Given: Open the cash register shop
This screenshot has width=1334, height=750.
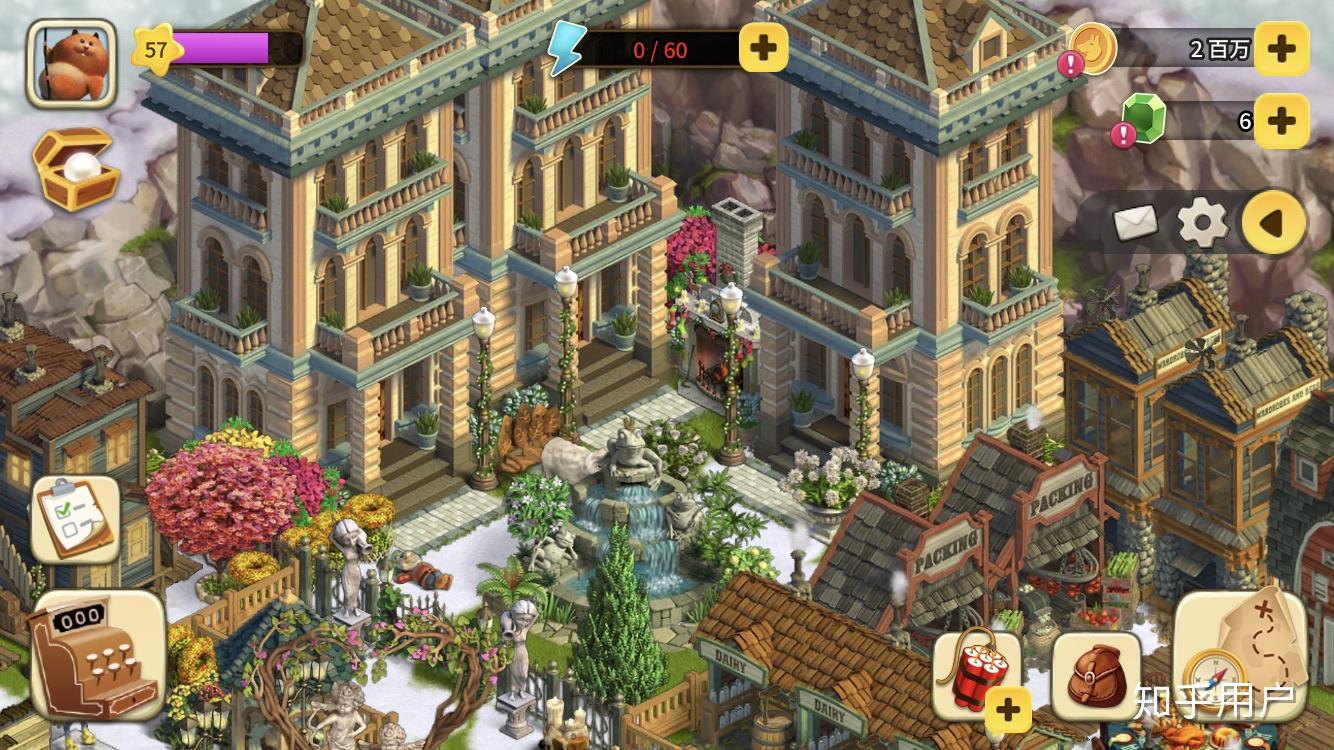Looking at the screenshot, I should tap(97, 655).
